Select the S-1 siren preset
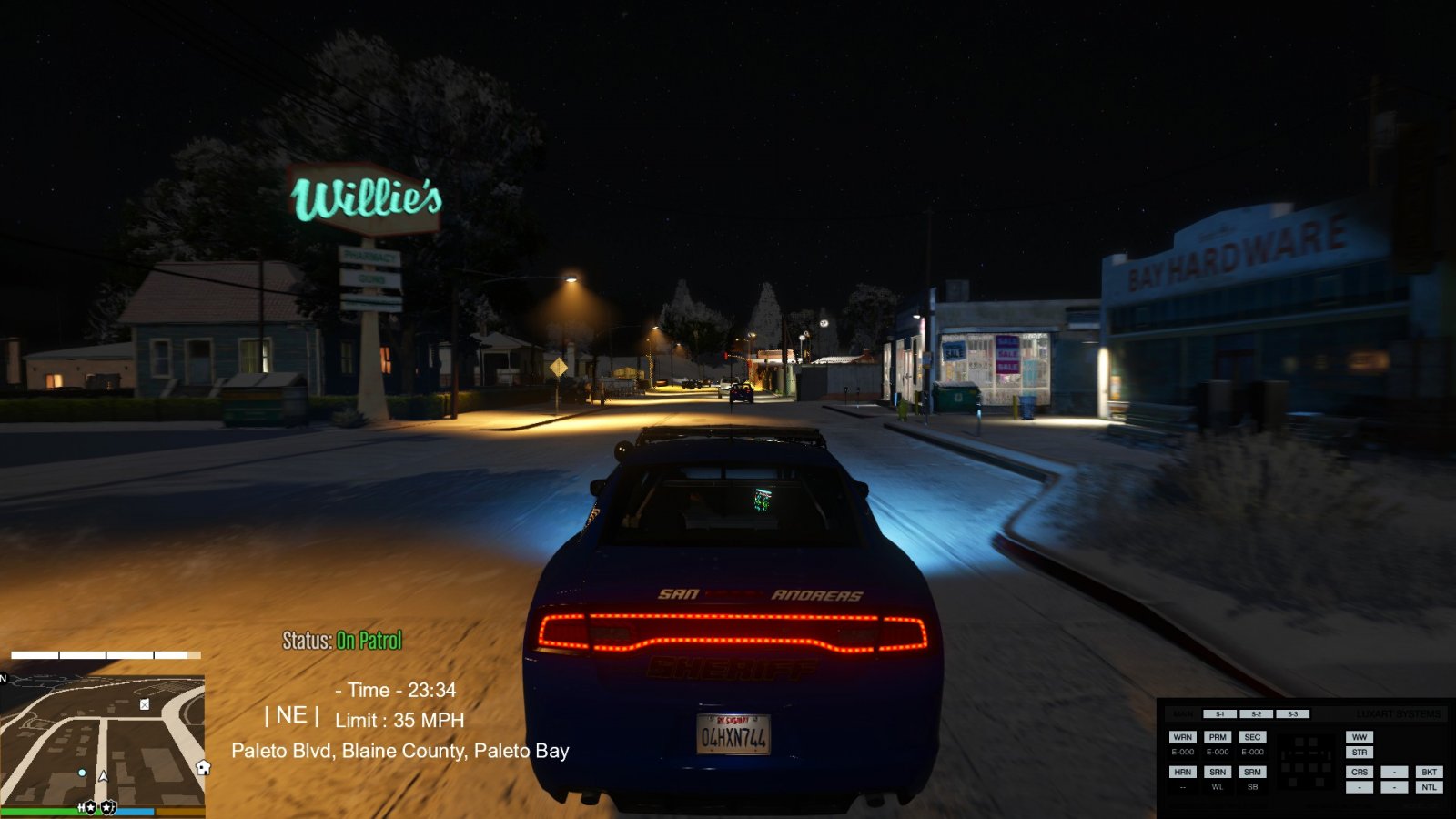Screen dimensions: 1456x819 tap(1219, 714)
